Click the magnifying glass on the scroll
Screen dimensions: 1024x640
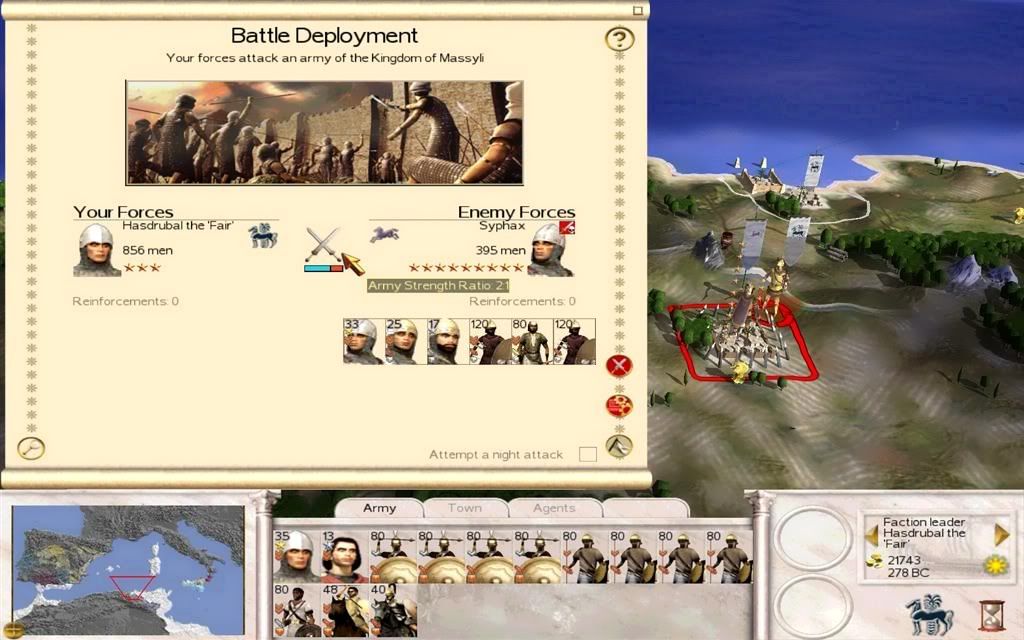31,448
